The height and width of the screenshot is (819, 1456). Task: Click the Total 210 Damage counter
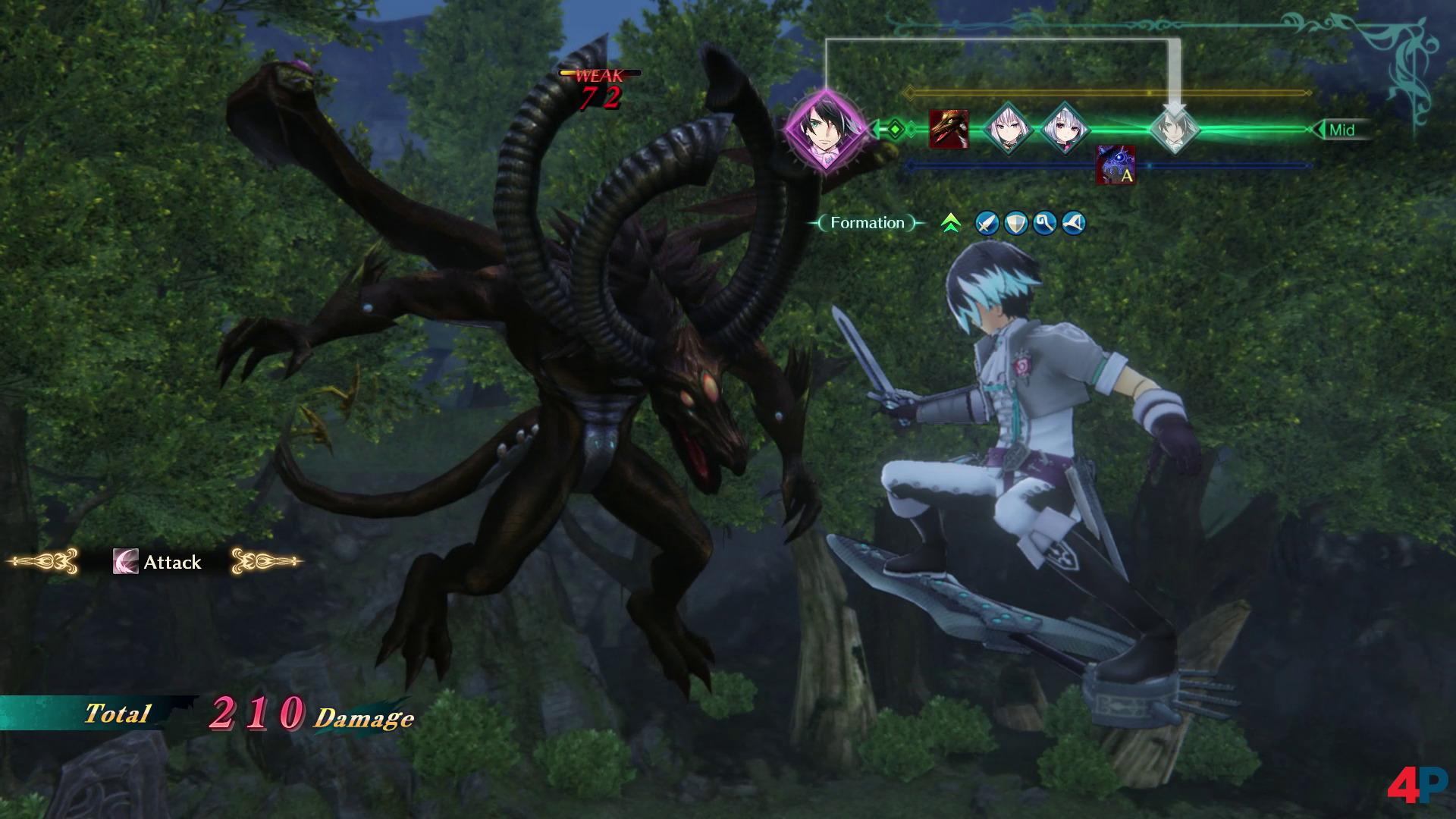point(243,714)
